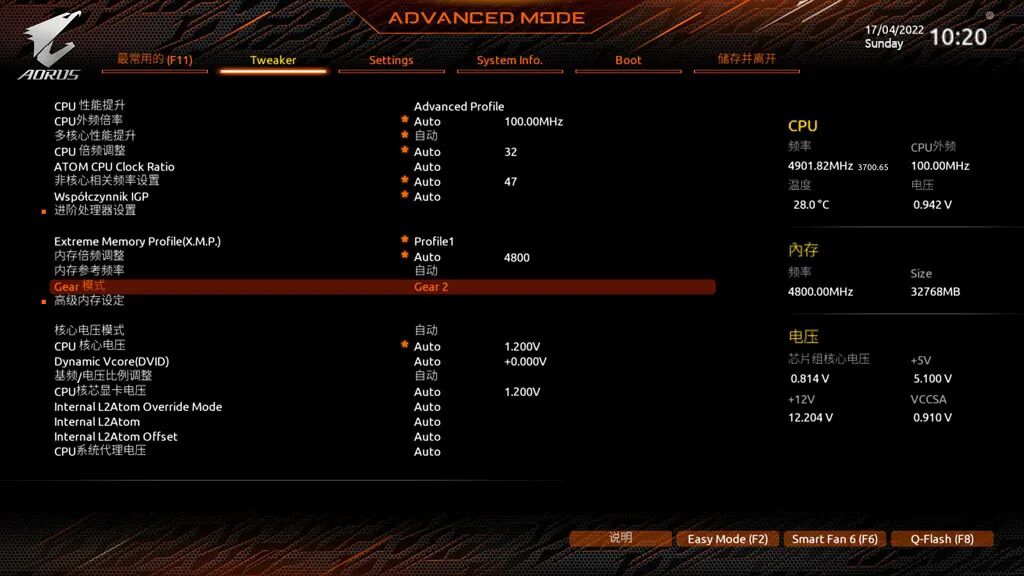
Task: Go to the 储存并离开 tab
Action: tap(746, 59)
